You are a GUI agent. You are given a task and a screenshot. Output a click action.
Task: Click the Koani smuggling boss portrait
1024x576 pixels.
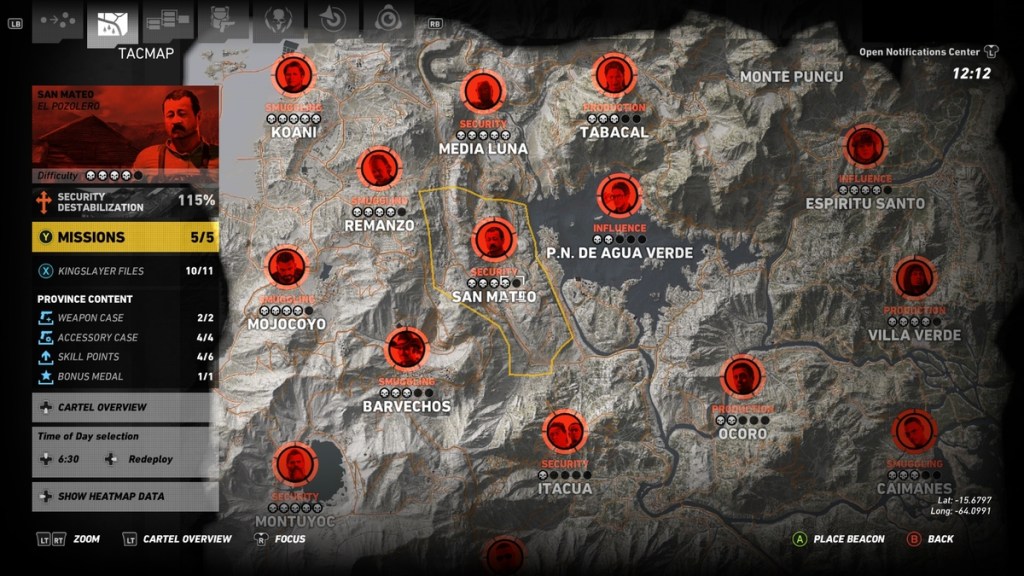click(x=294, y=76)
